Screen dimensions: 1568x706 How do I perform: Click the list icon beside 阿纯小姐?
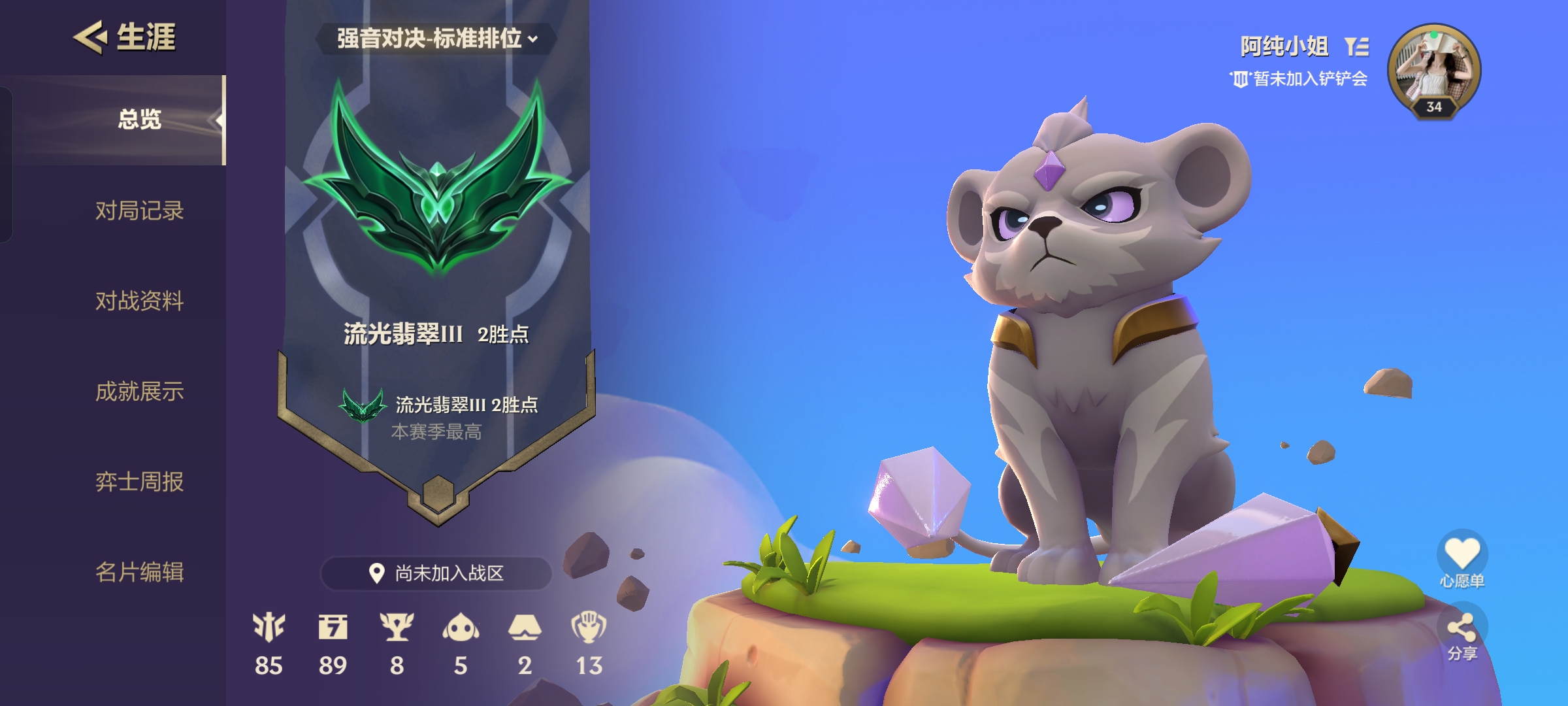pyautogui.click(x=1357, y=46)
